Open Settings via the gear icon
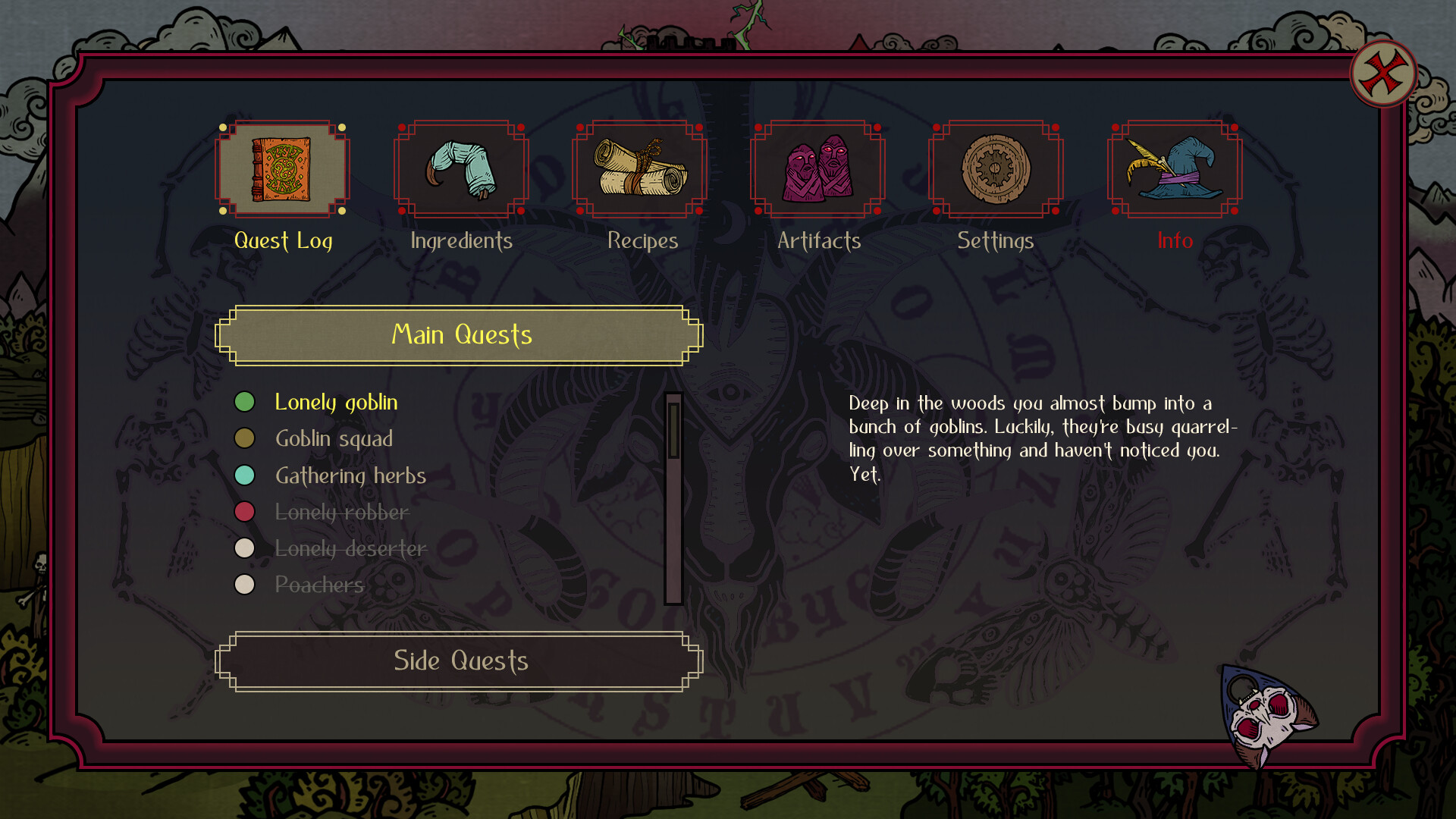Viewport: 1456px width, 819px height. click(996, 168)
